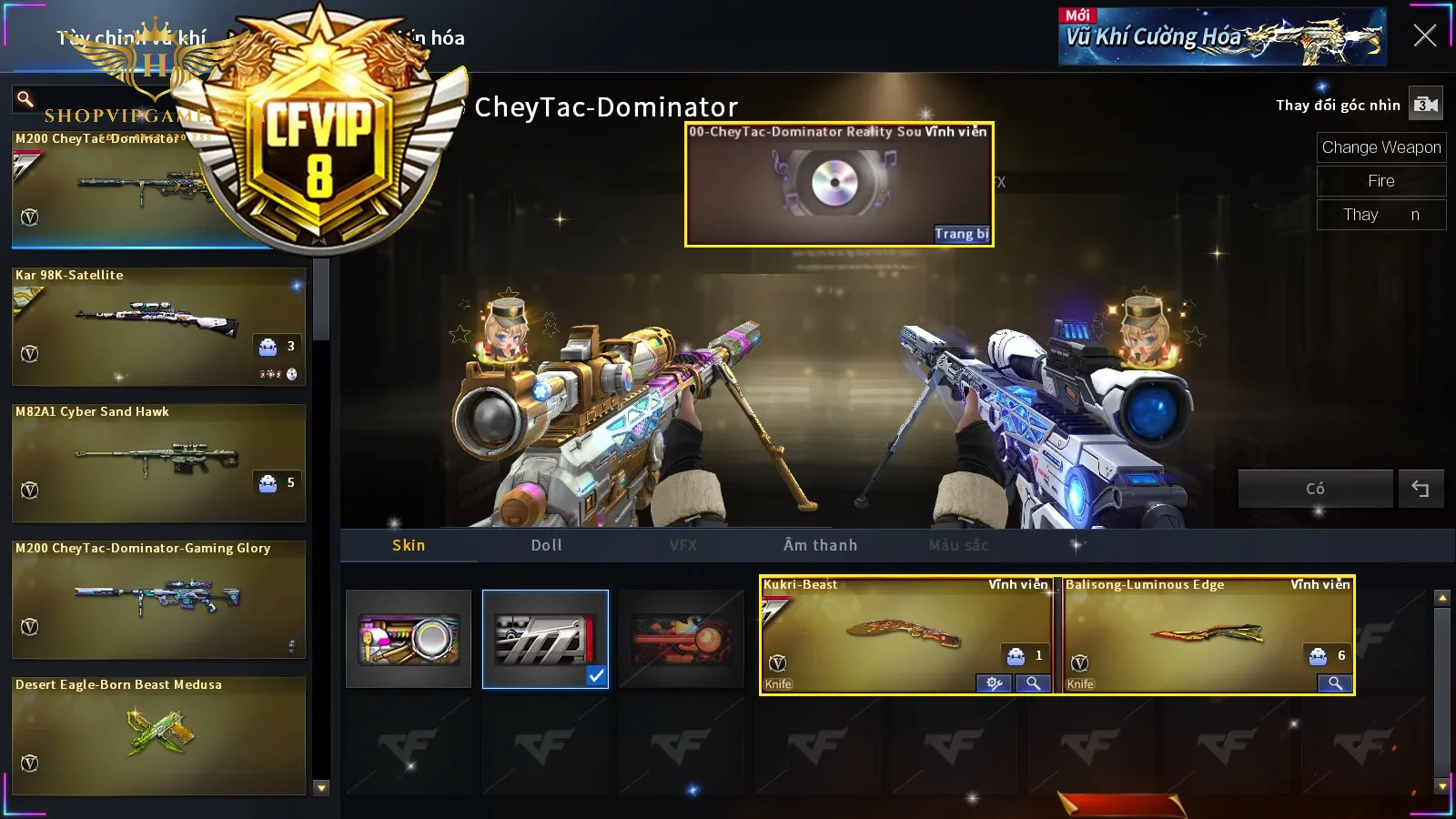Select the Kar 98K-Satellite weapon
This screenshot has width=1456, height=819.
tap(158, 326)
